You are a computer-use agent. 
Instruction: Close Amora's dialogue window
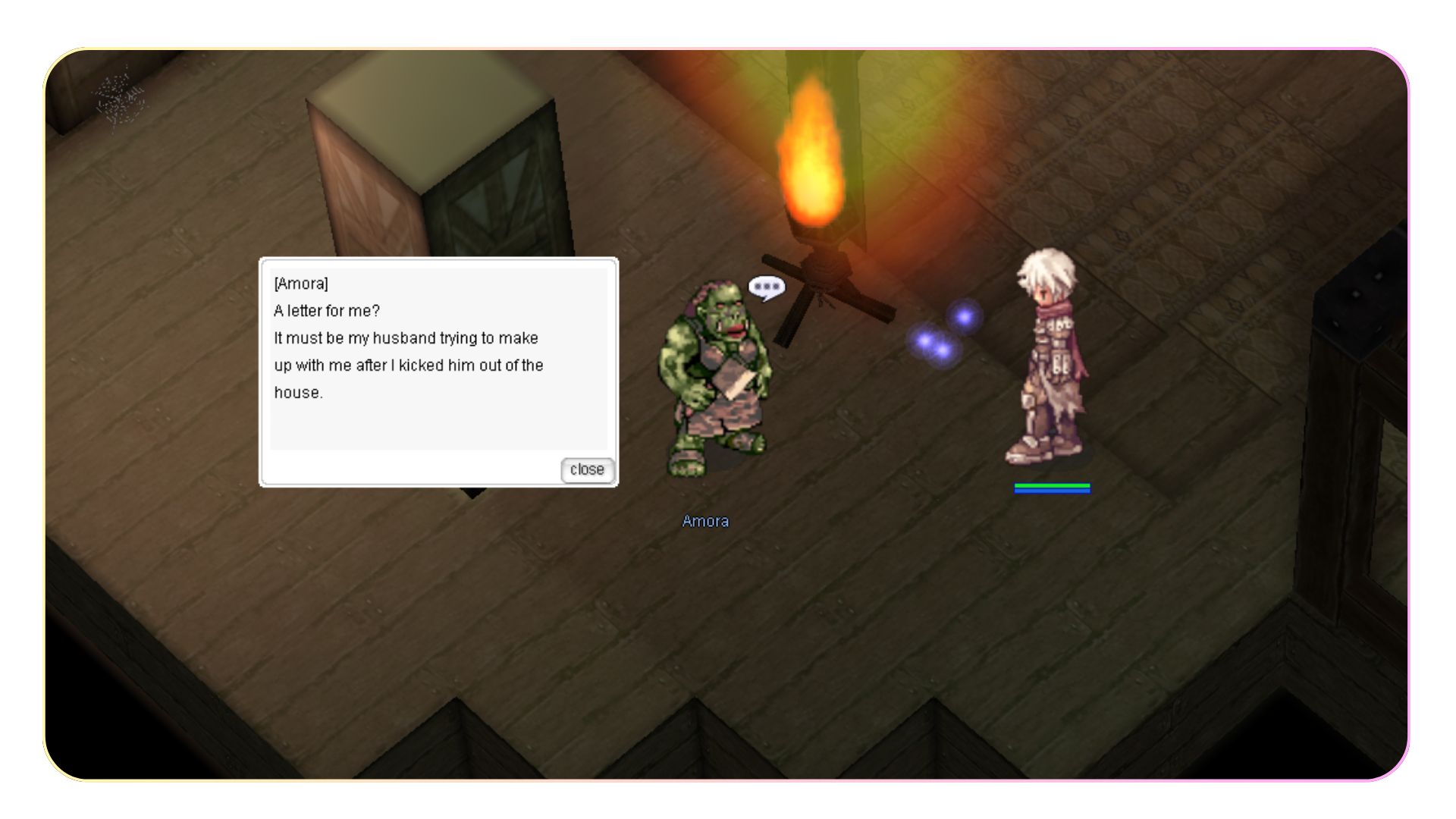point(587,470)
